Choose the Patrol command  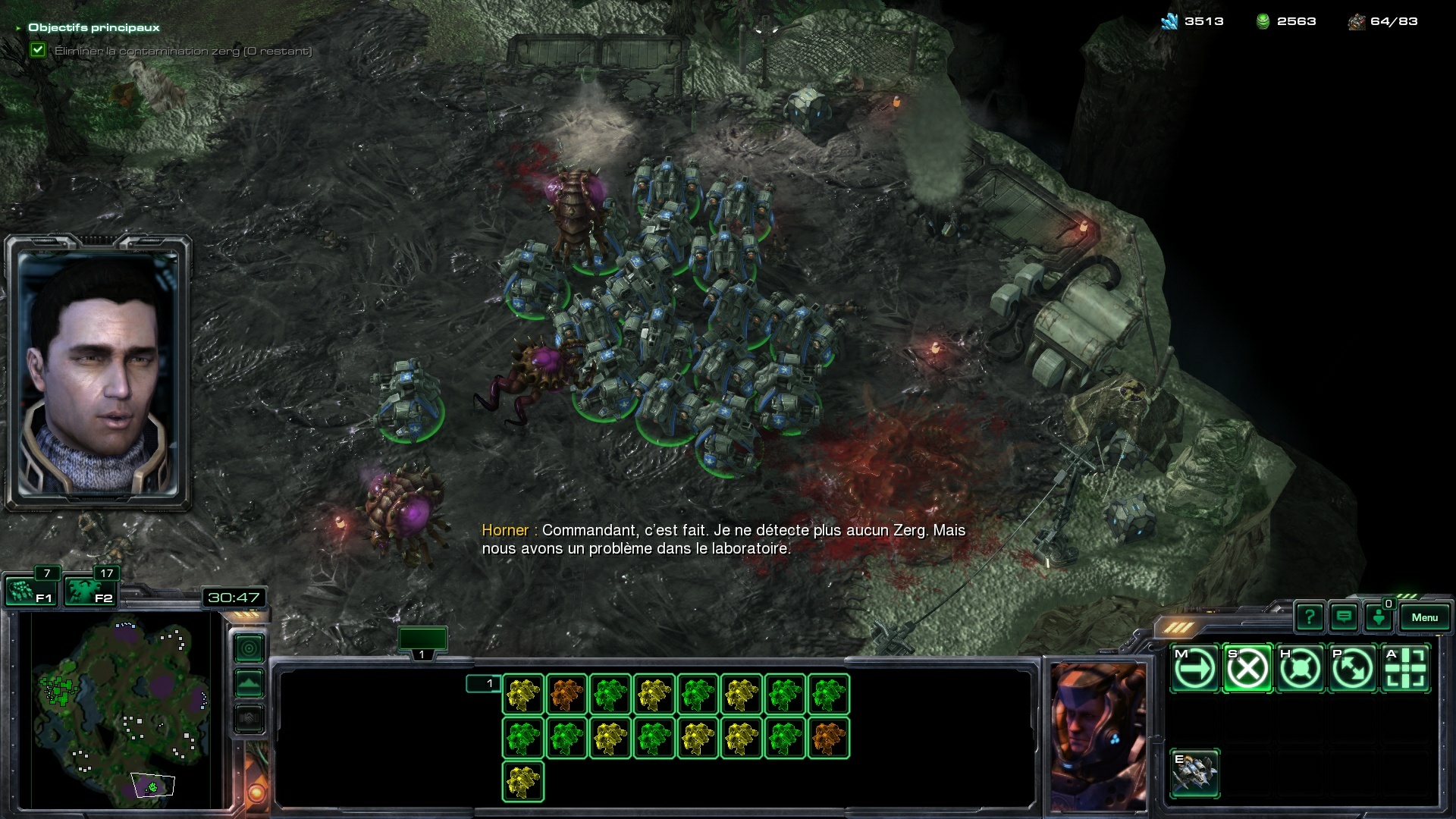(x=1353, y=669)
